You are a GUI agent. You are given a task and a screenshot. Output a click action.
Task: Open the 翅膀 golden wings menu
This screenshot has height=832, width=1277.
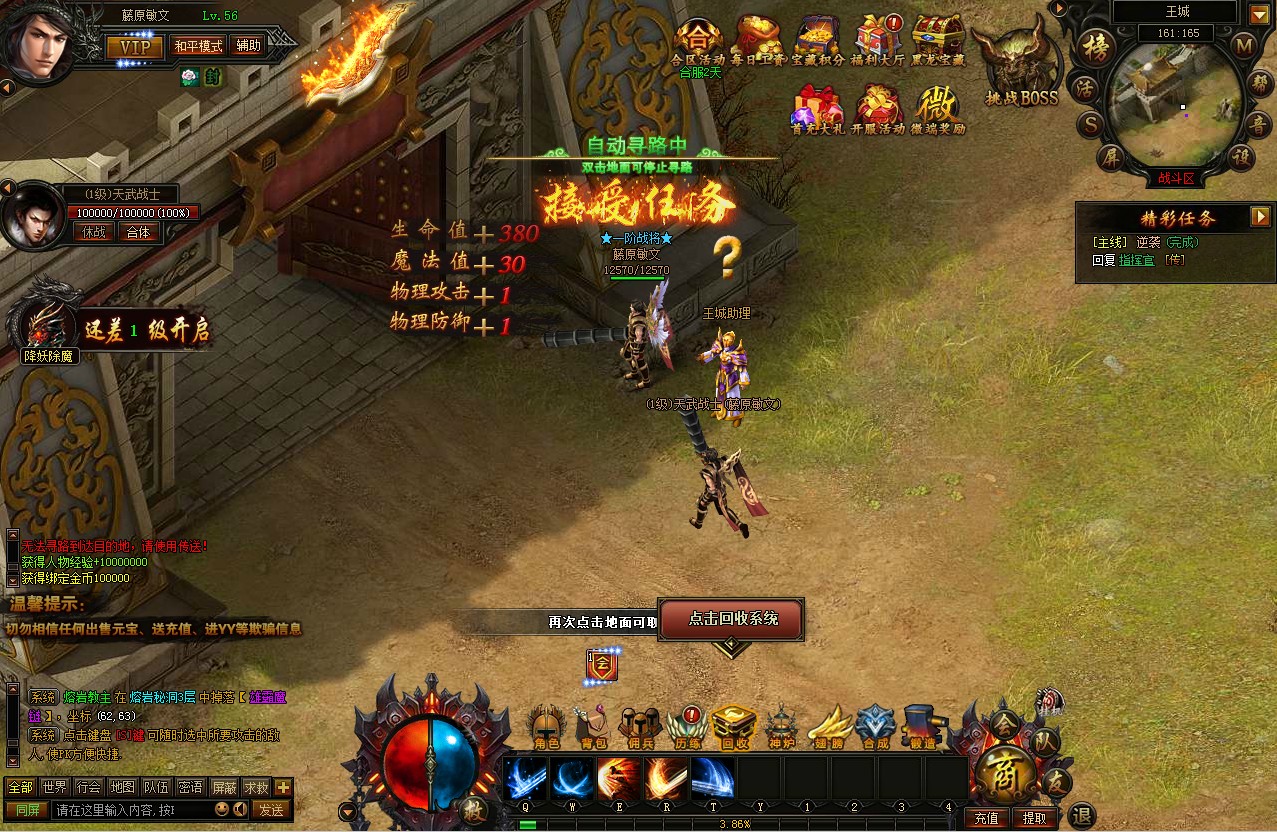tap(829, 727)
